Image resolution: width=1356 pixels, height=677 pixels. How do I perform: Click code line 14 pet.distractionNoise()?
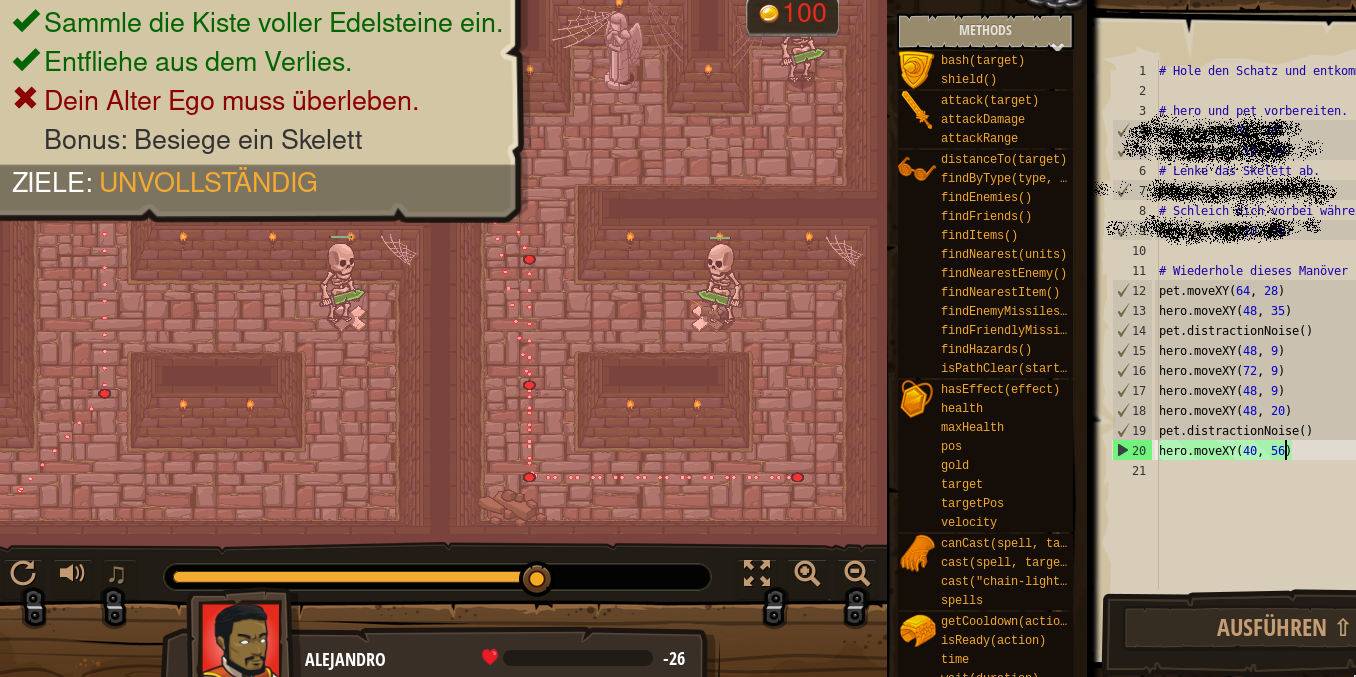click(x=1235, y=331)
